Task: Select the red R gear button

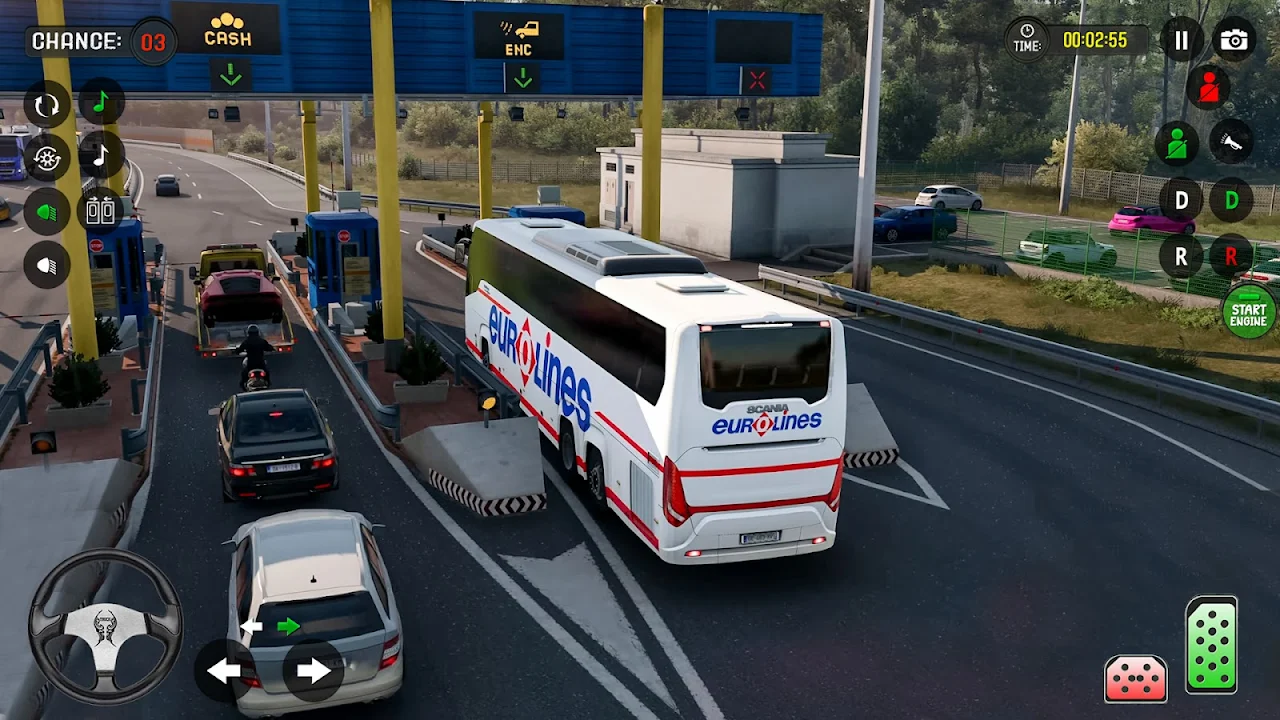Action: click(1231, 256)
